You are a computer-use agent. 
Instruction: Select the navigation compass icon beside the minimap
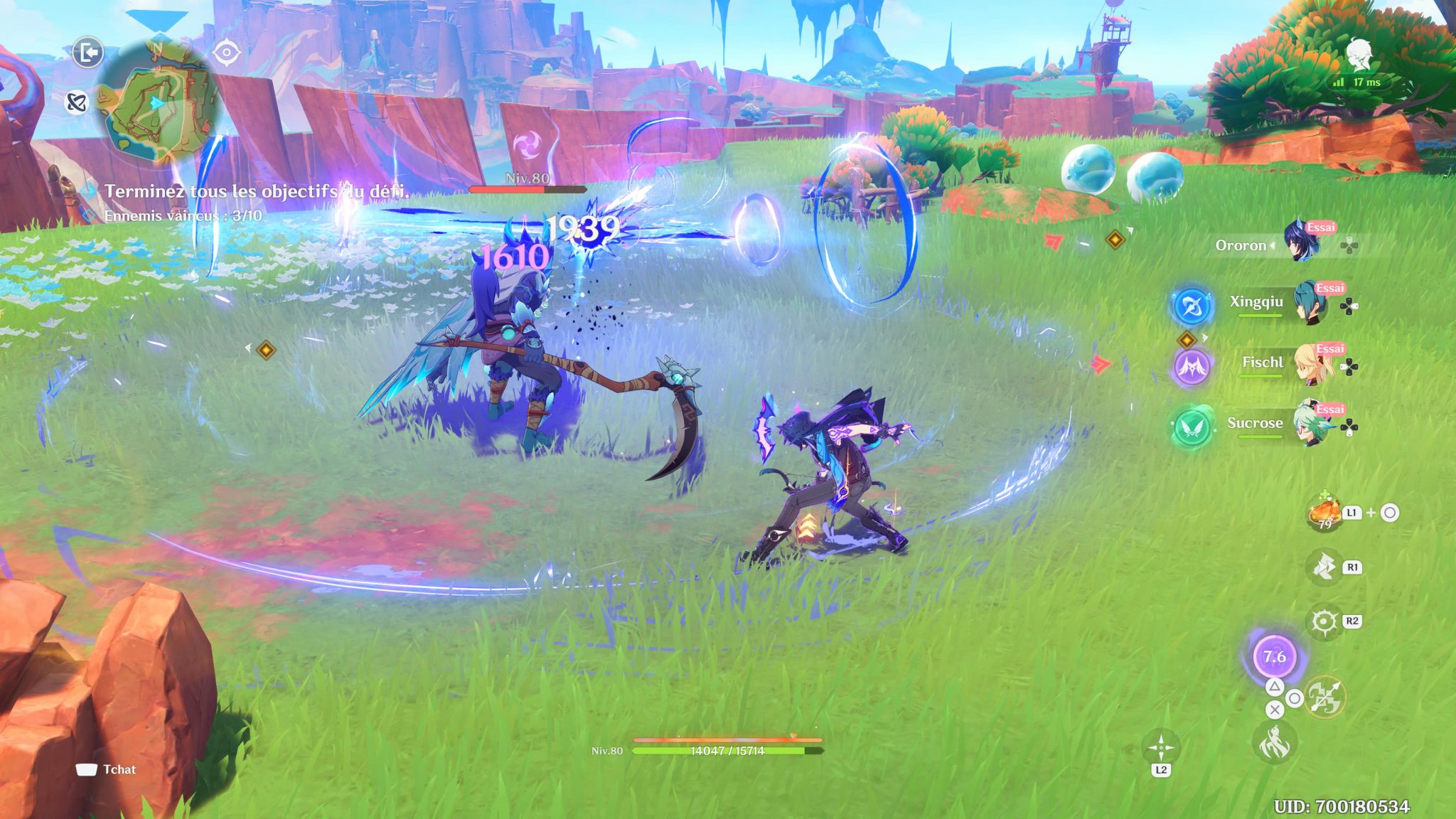226,52
